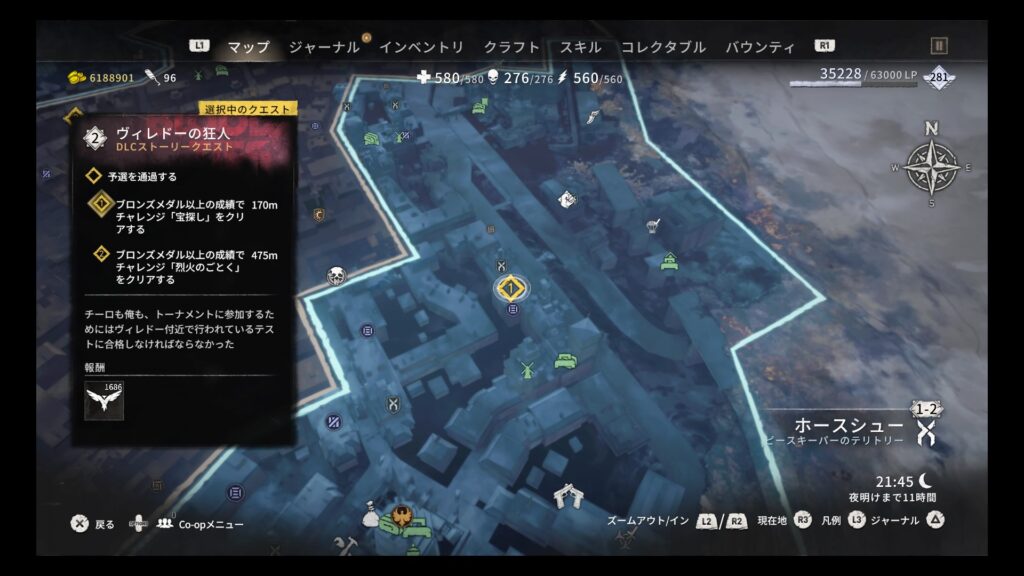Click the pause icon in the top bar
This screenshot has height=576, width=1024.
pos(938,46)
